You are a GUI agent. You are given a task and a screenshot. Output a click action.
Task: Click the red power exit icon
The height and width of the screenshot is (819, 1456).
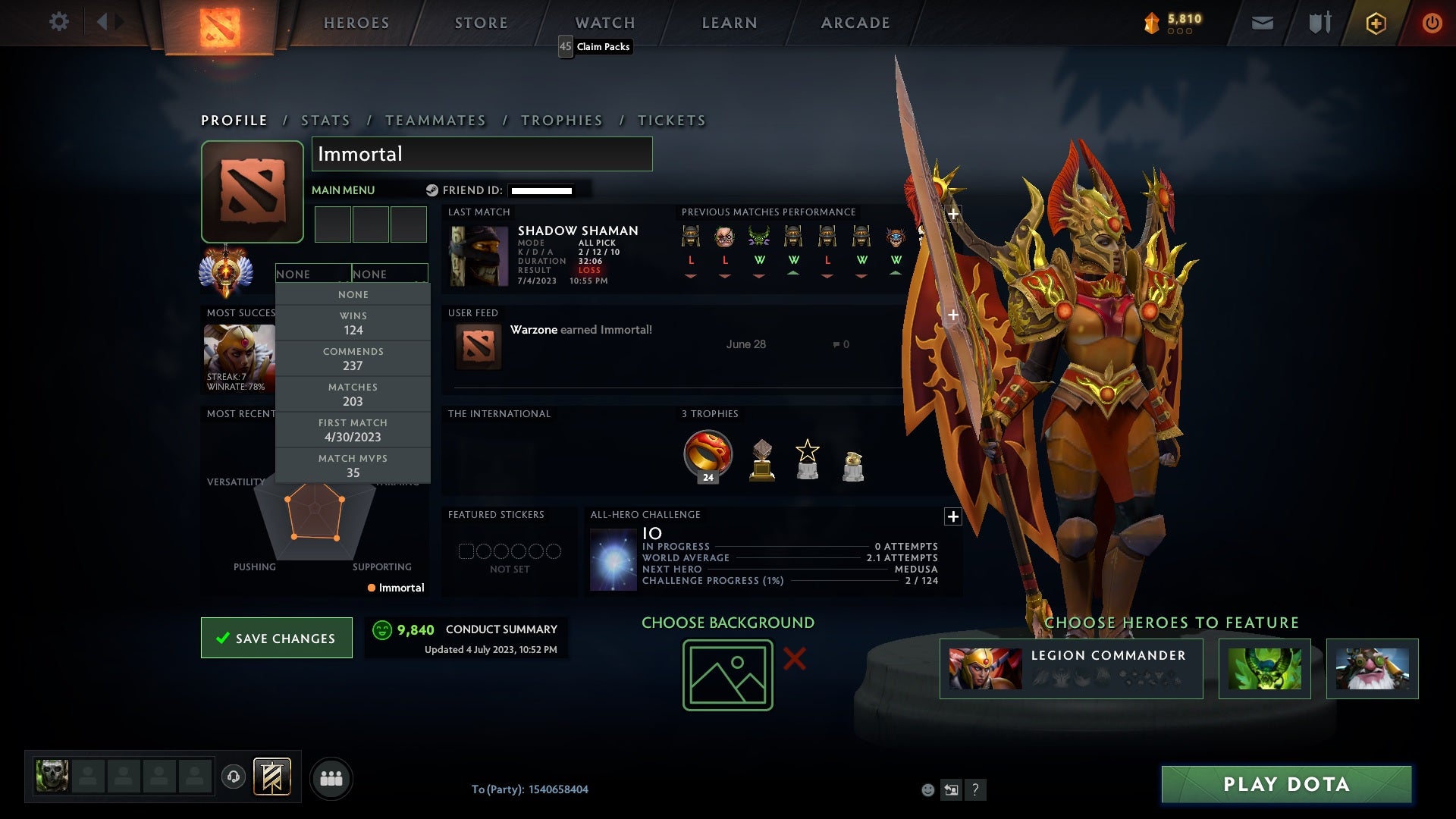(1432, 23)
